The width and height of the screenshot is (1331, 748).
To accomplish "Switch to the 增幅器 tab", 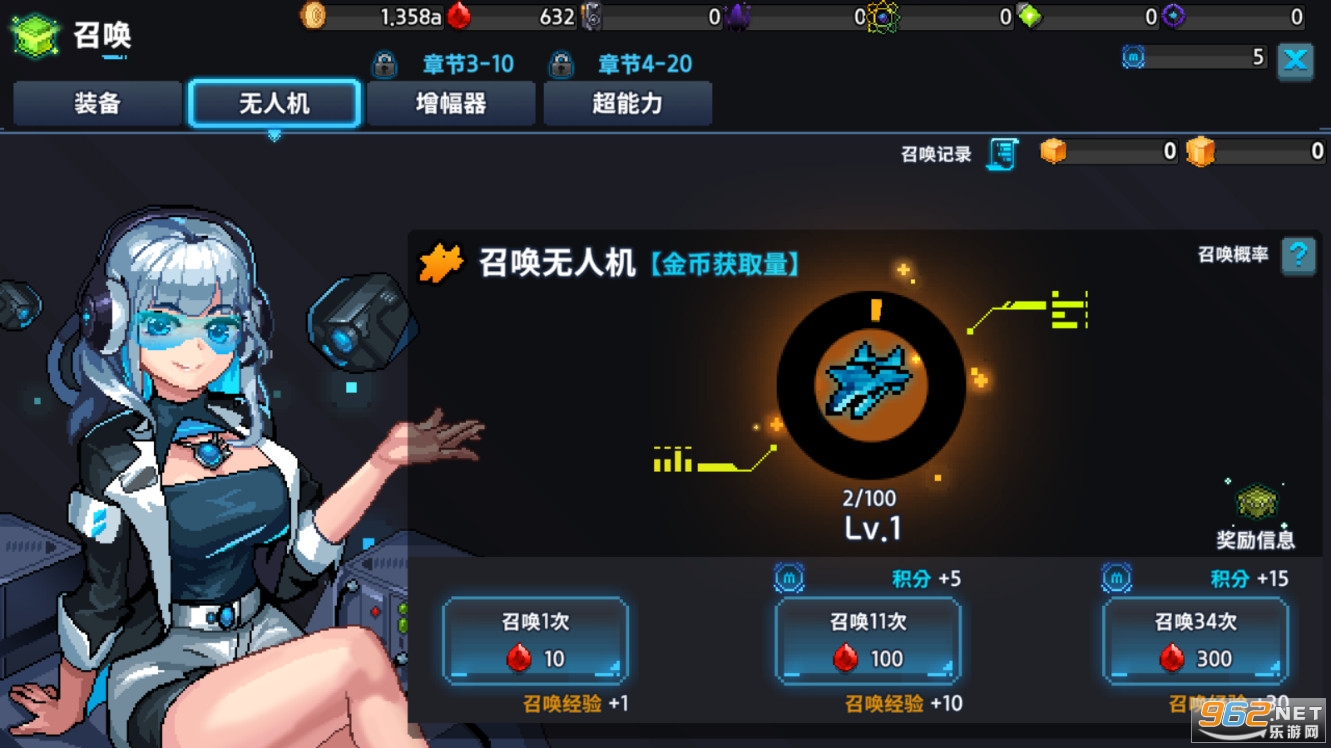I will [451, 103].
